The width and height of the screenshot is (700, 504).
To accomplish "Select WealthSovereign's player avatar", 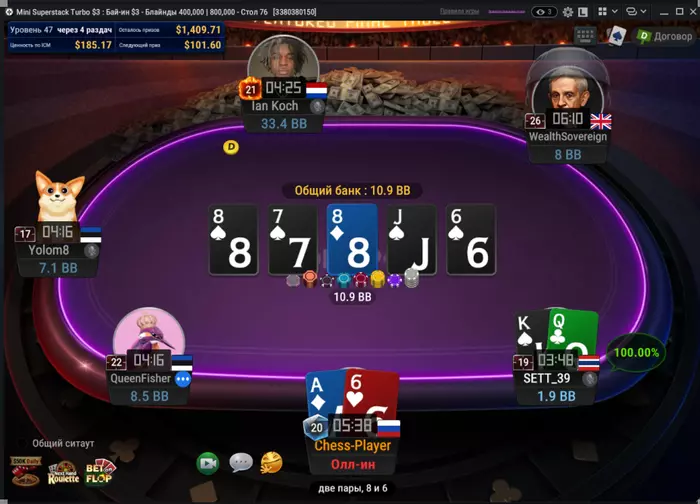I will [x=568, y=88].
